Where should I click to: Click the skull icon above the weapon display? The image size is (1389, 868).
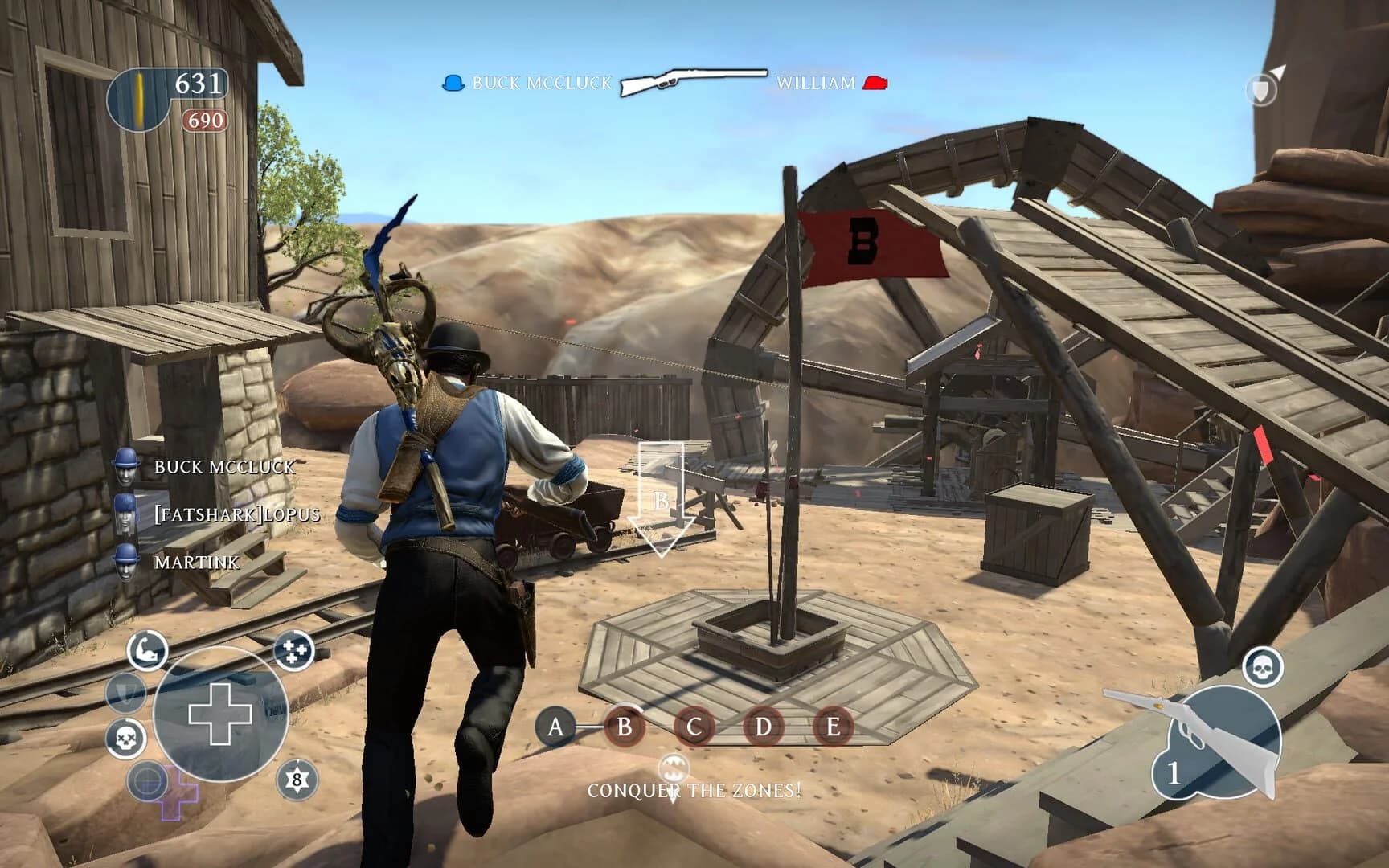(1264, 667)
